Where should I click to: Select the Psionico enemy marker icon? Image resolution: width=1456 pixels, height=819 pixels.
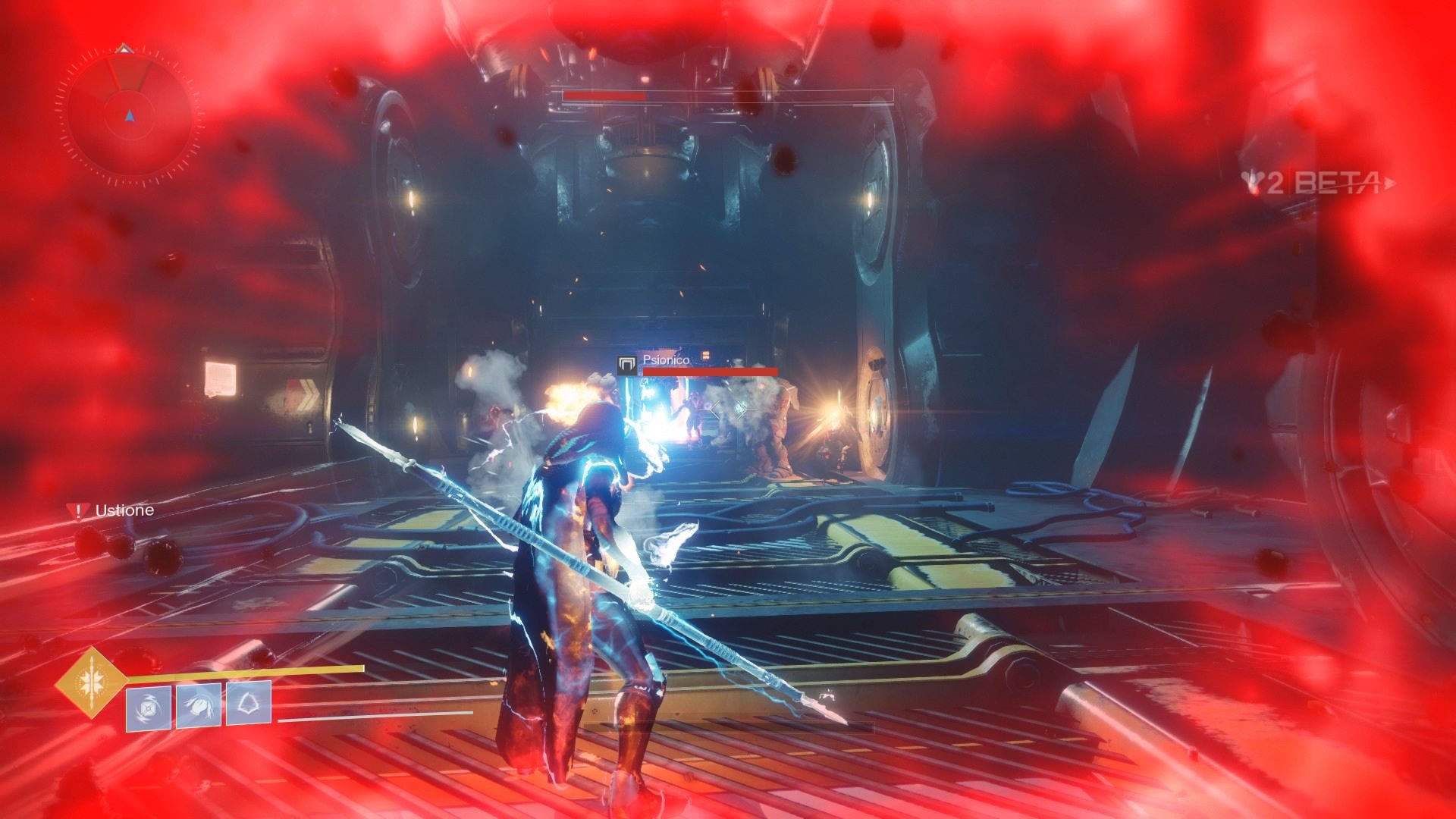626,366
